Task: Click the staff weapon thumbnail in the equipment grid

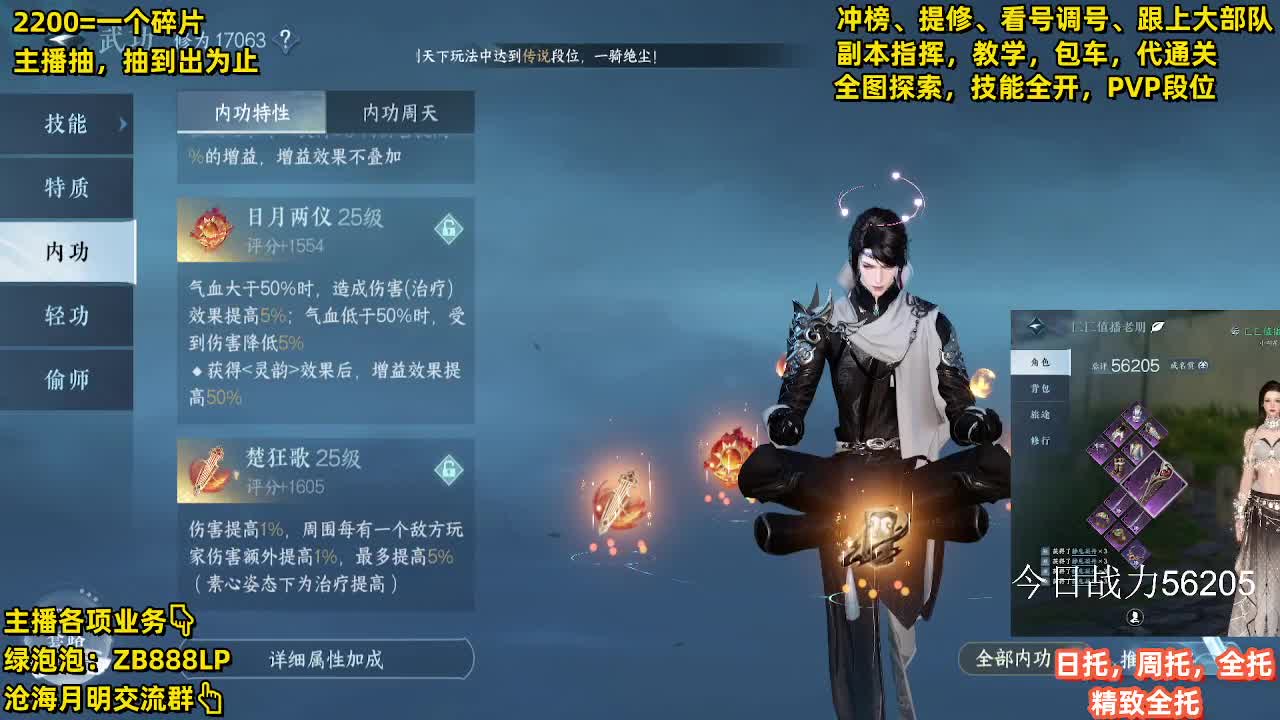Action: pos(1153,482)
